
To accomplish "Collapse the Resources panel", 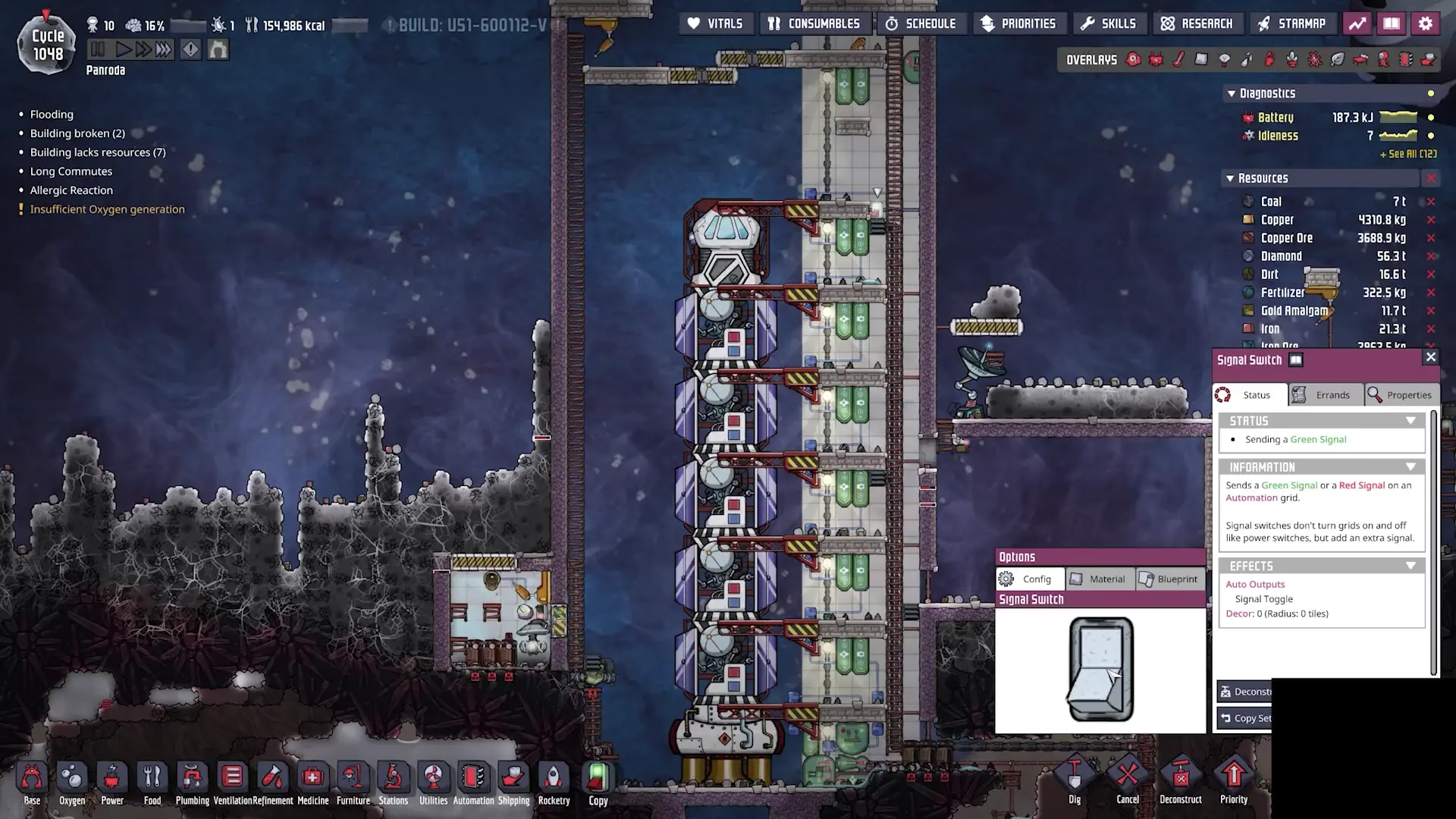I will [1230, 177].
